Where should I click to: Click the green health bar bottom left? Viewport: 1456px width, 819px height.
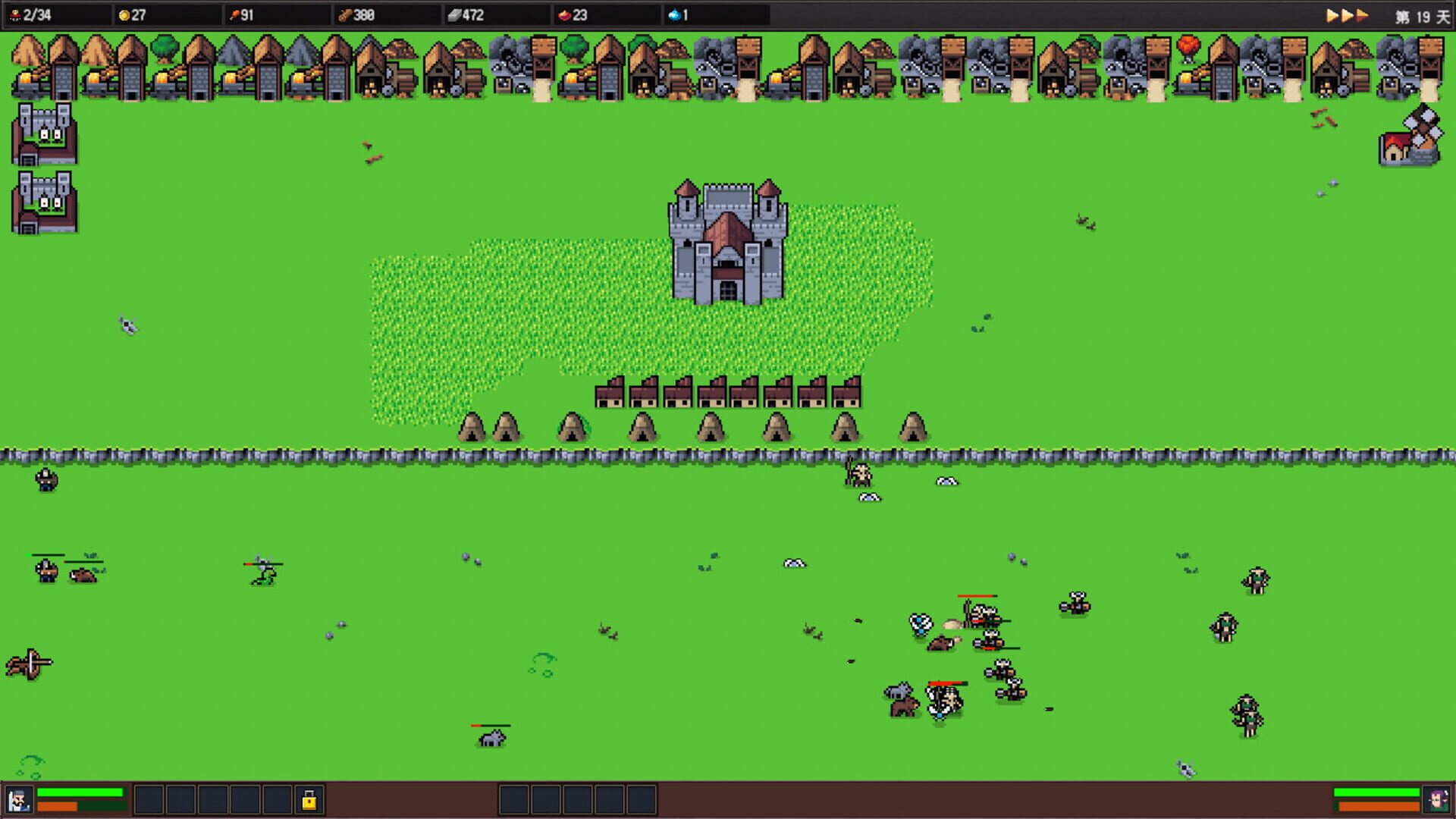coord(80,791)
